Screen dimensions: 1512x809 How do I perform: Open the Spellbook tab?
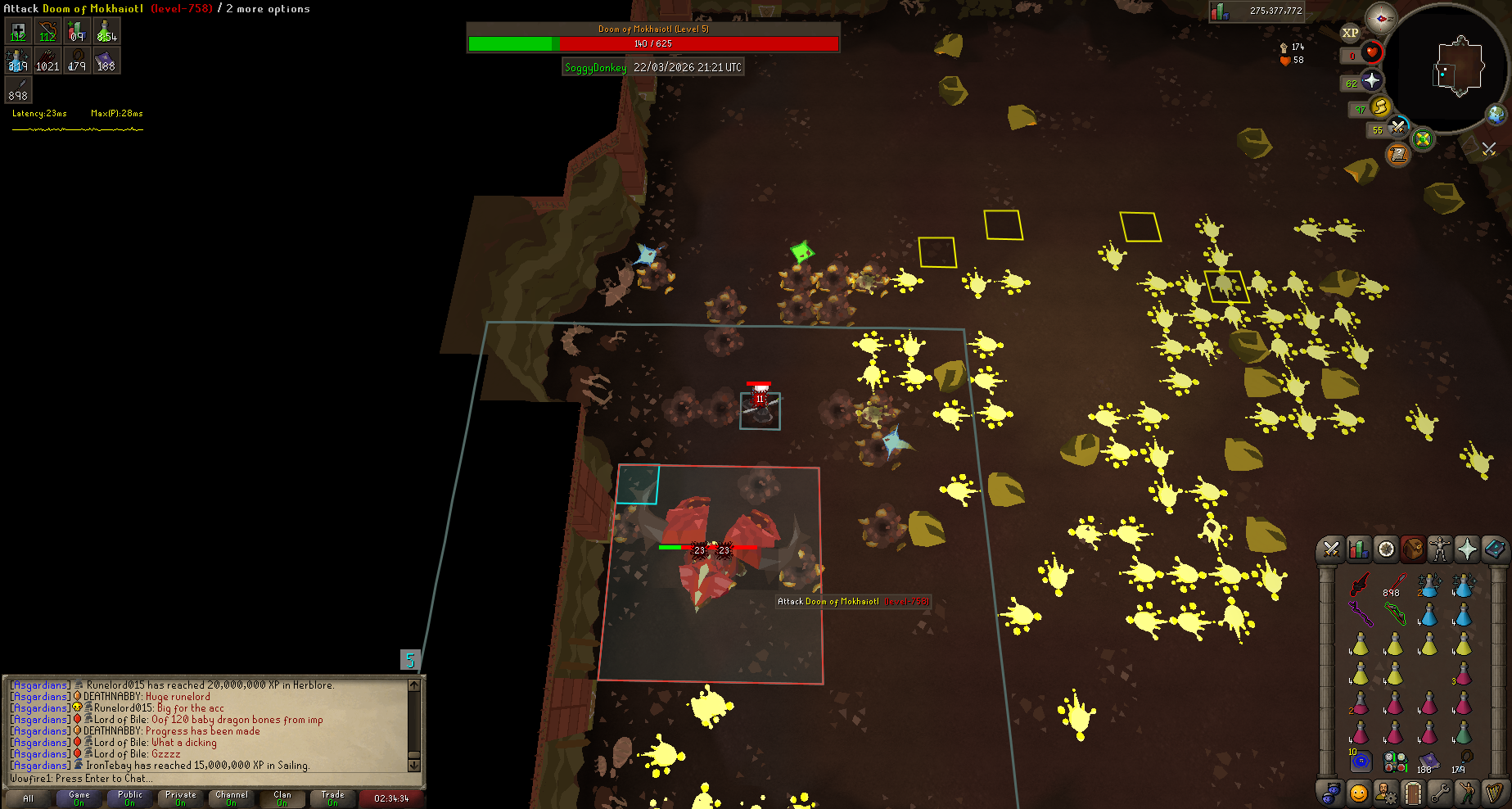tap(1494, 549)
